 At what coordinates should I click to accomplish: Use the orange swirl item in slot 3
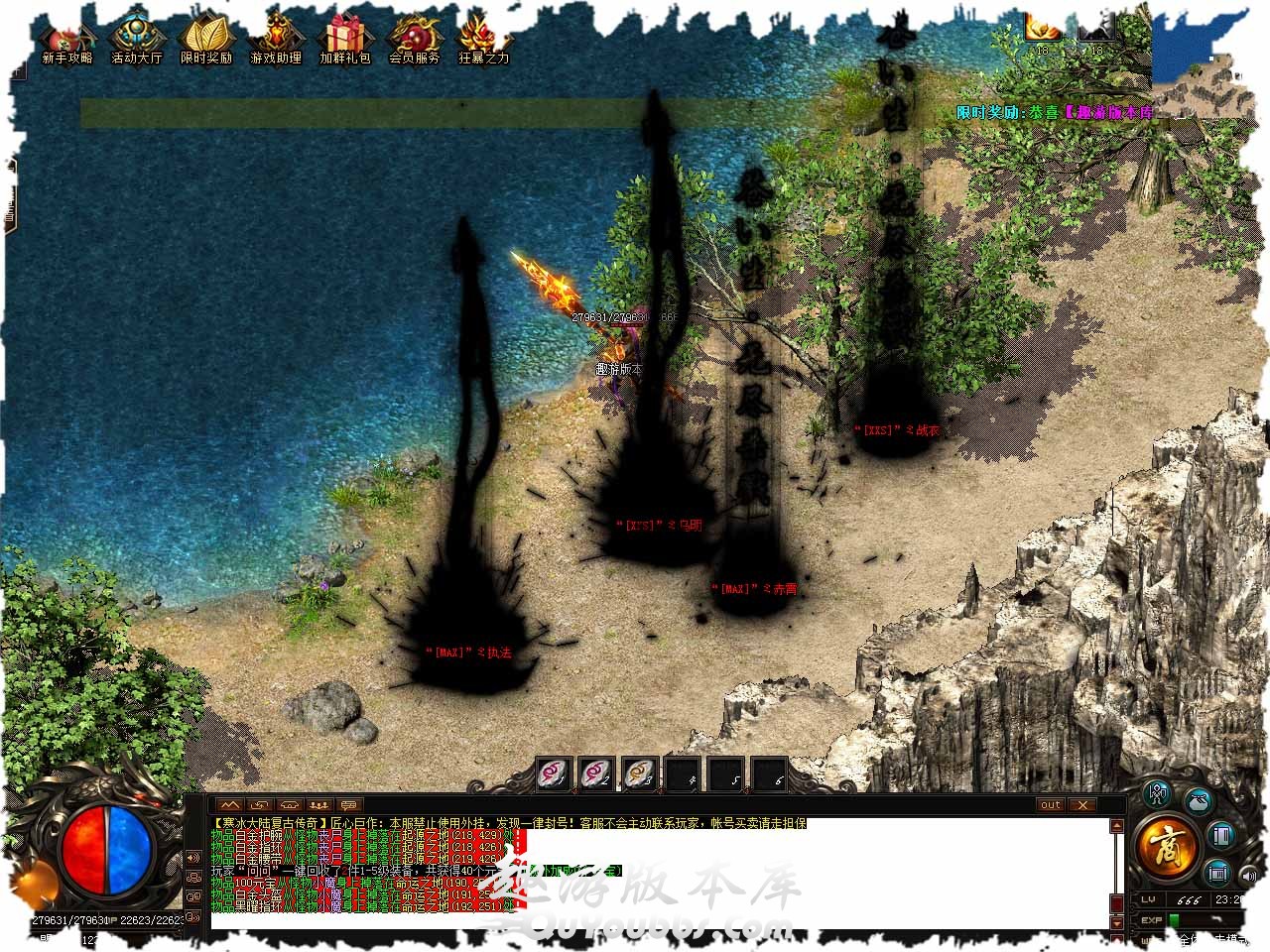(640, 773)
